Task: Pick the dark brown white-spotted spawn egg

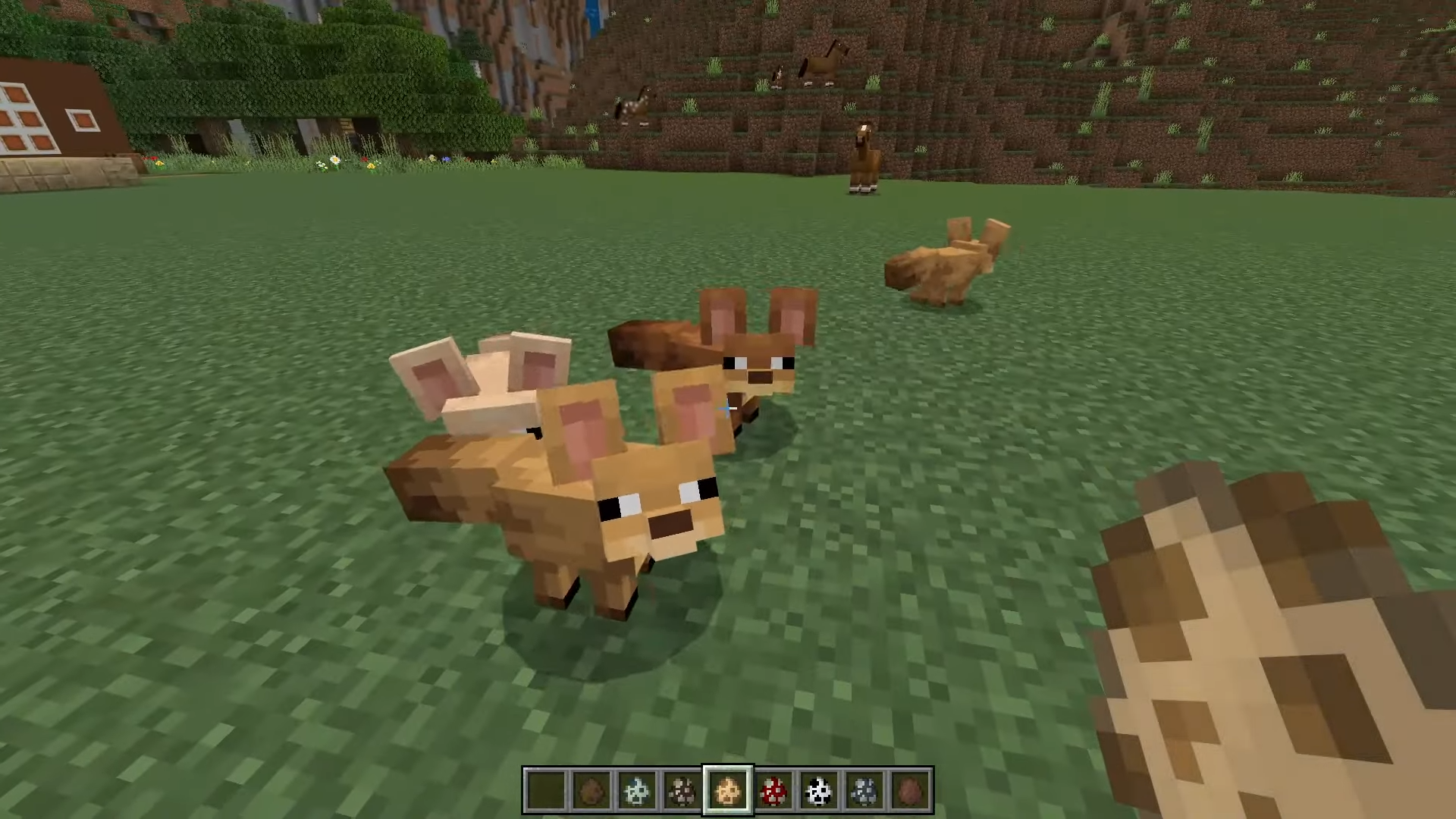Action: click(682, 790)
